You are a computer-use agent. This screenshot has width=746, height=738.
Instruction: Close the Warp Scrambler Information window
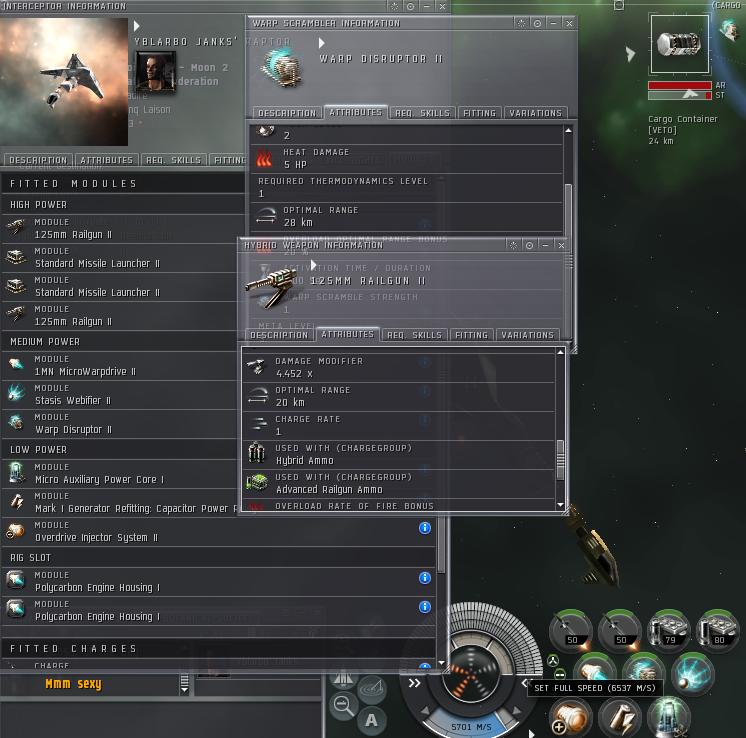569,23
